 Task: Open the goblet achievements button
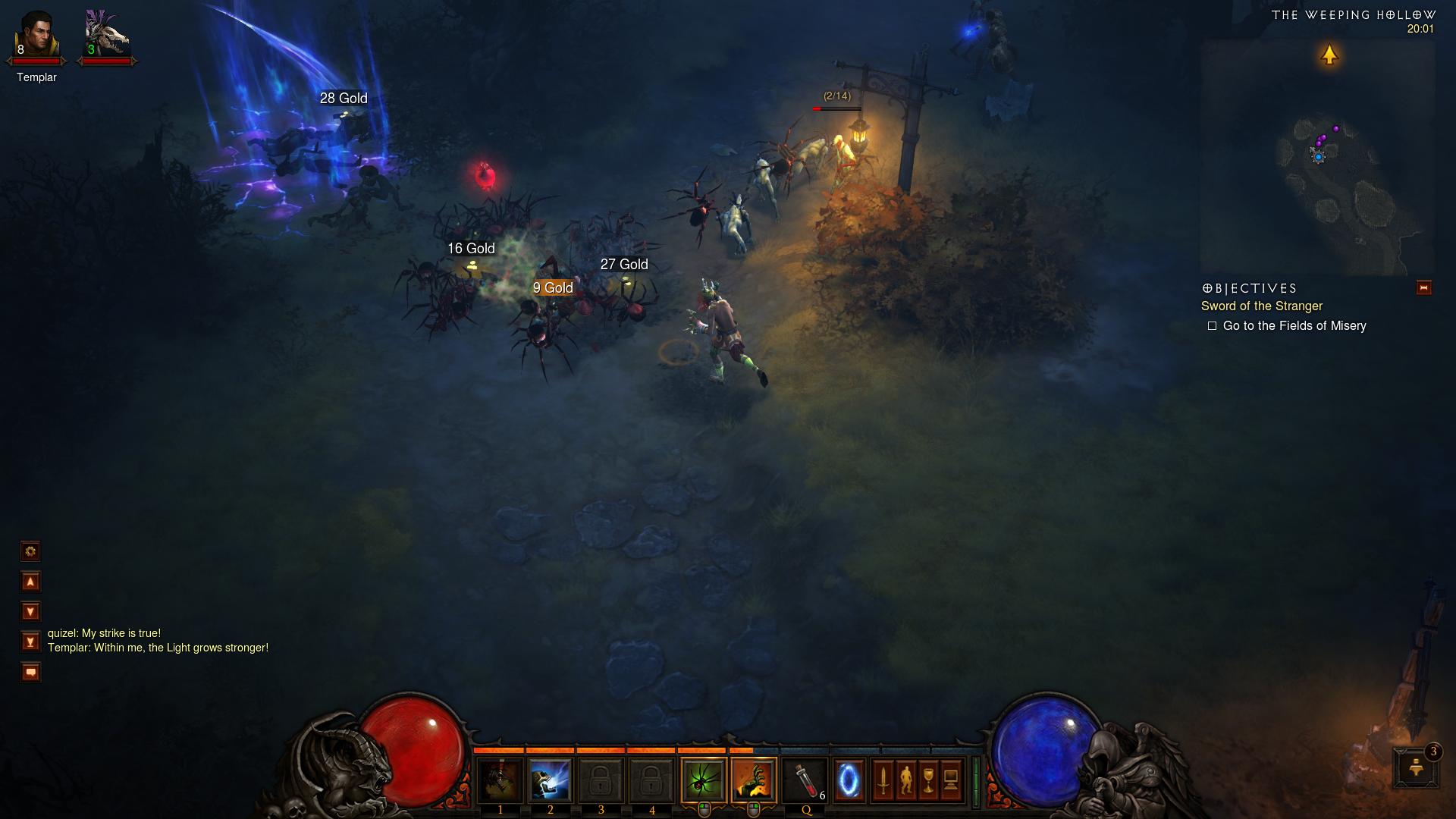[x=928, y=780]
